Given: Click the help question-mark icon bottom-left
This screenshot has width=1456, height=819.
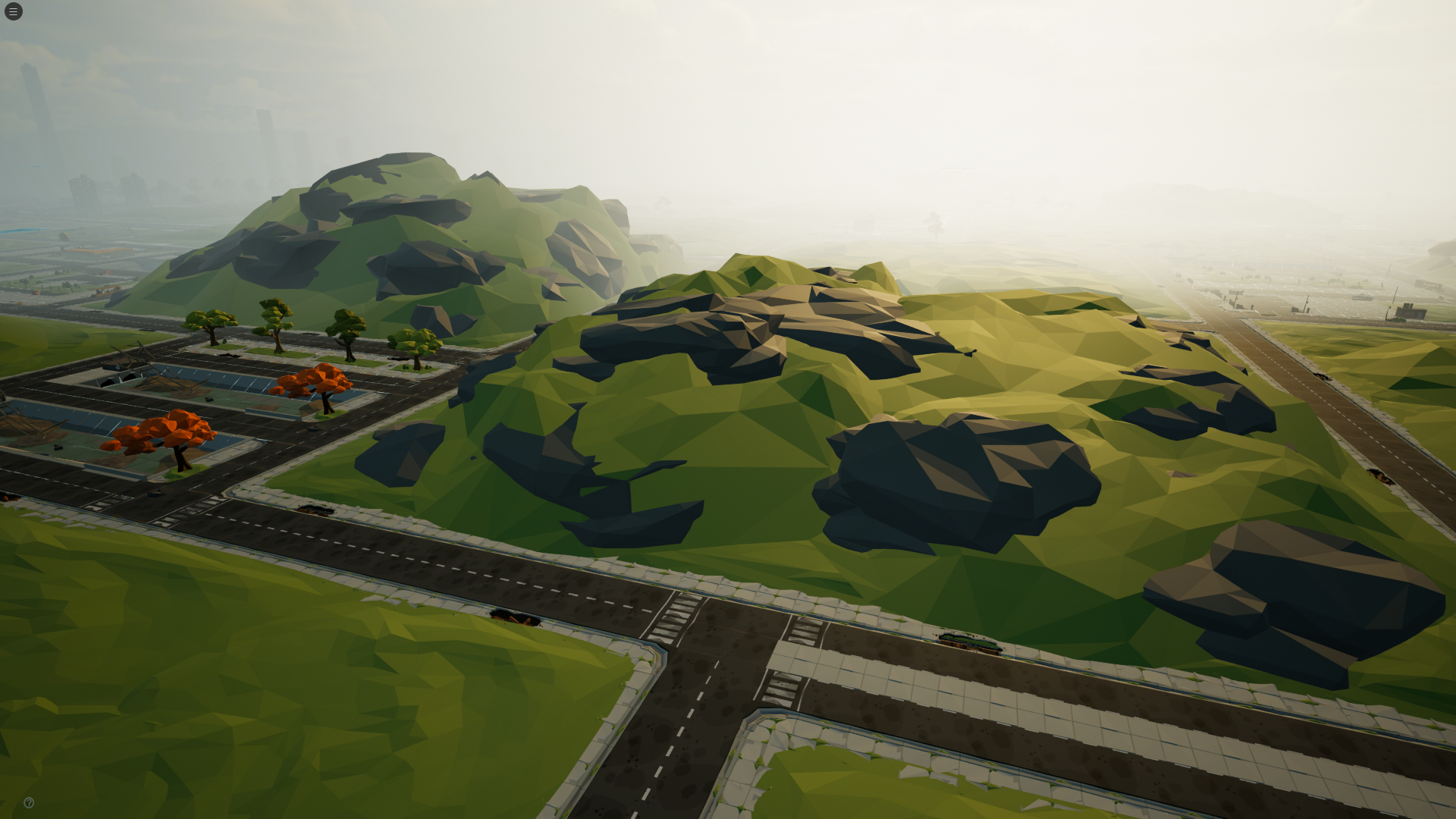Looking at the screenshot, I should [29, 802].
